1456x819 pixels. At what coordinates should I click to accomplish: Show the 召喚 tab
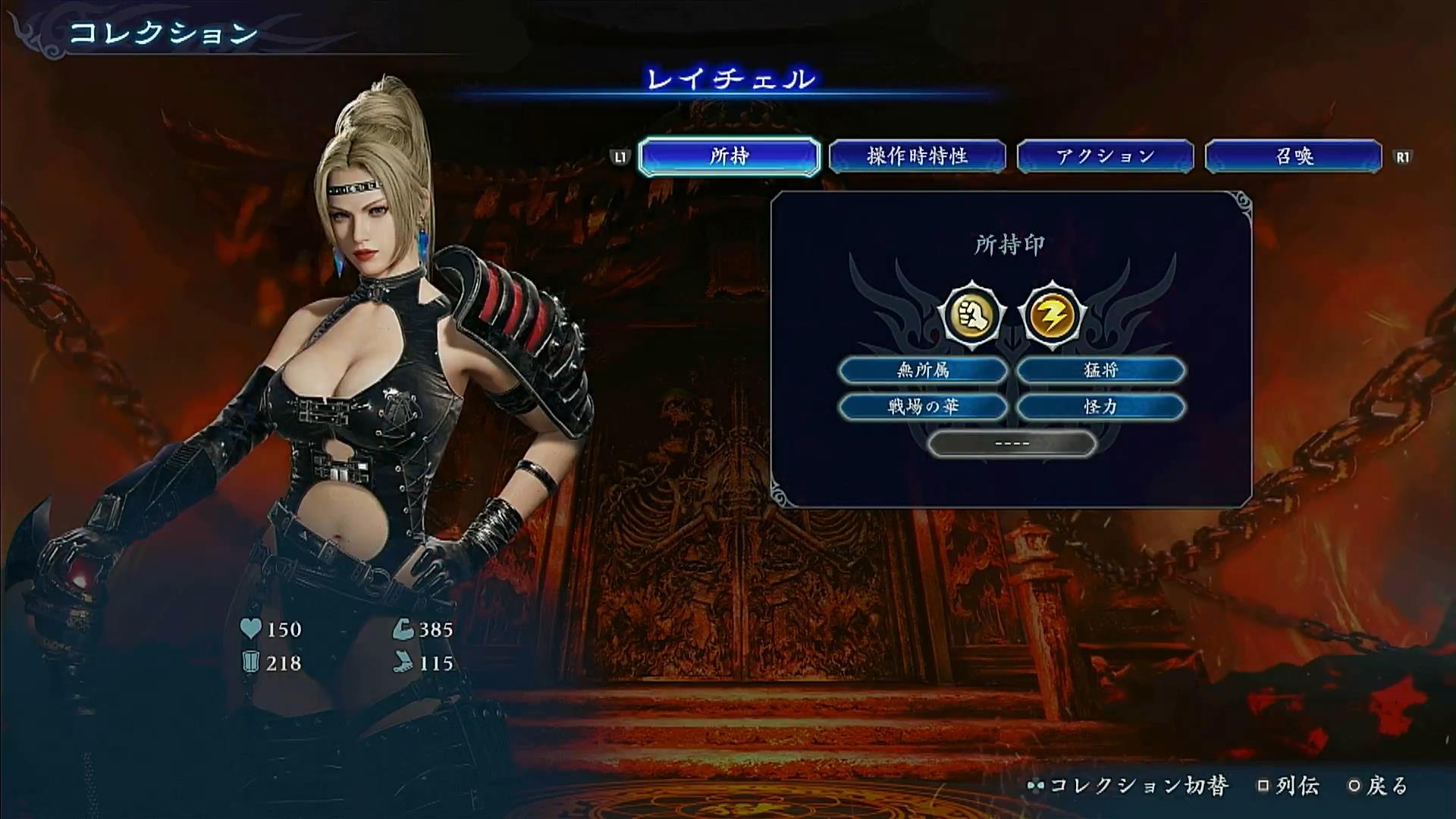[x=1293, y=156]
